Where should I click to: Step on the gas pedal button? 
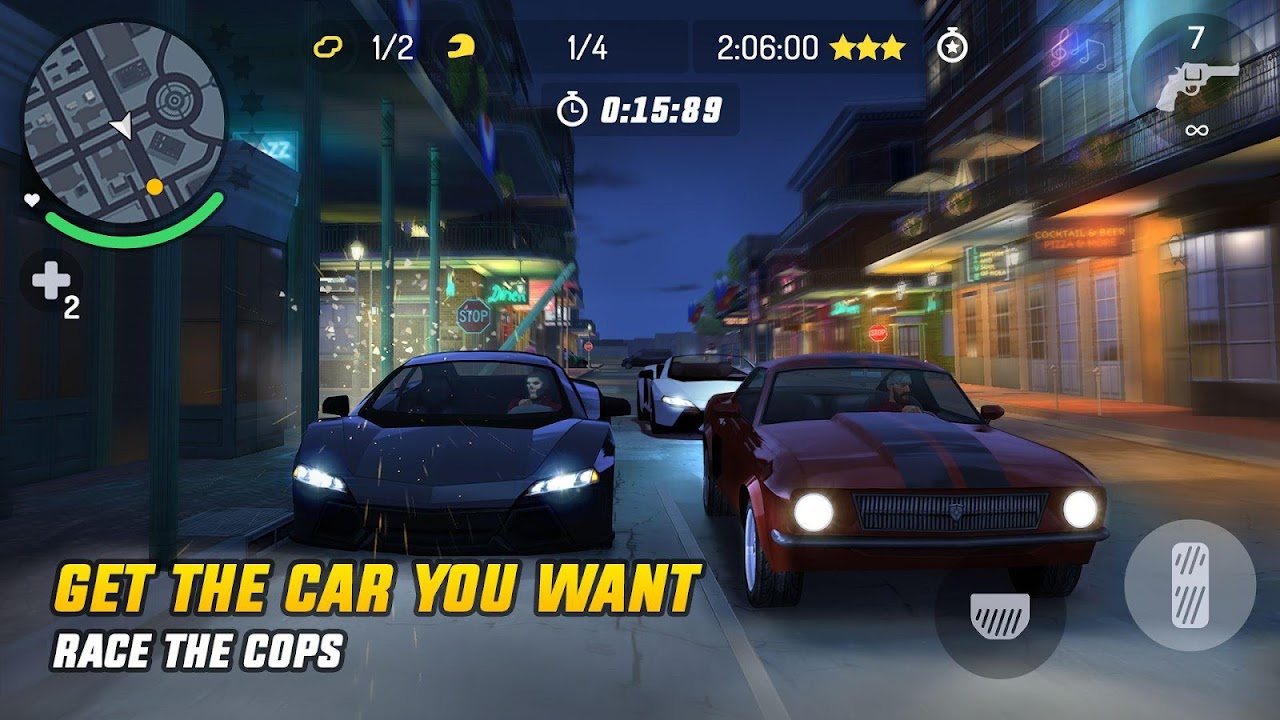click(1190, 586)
